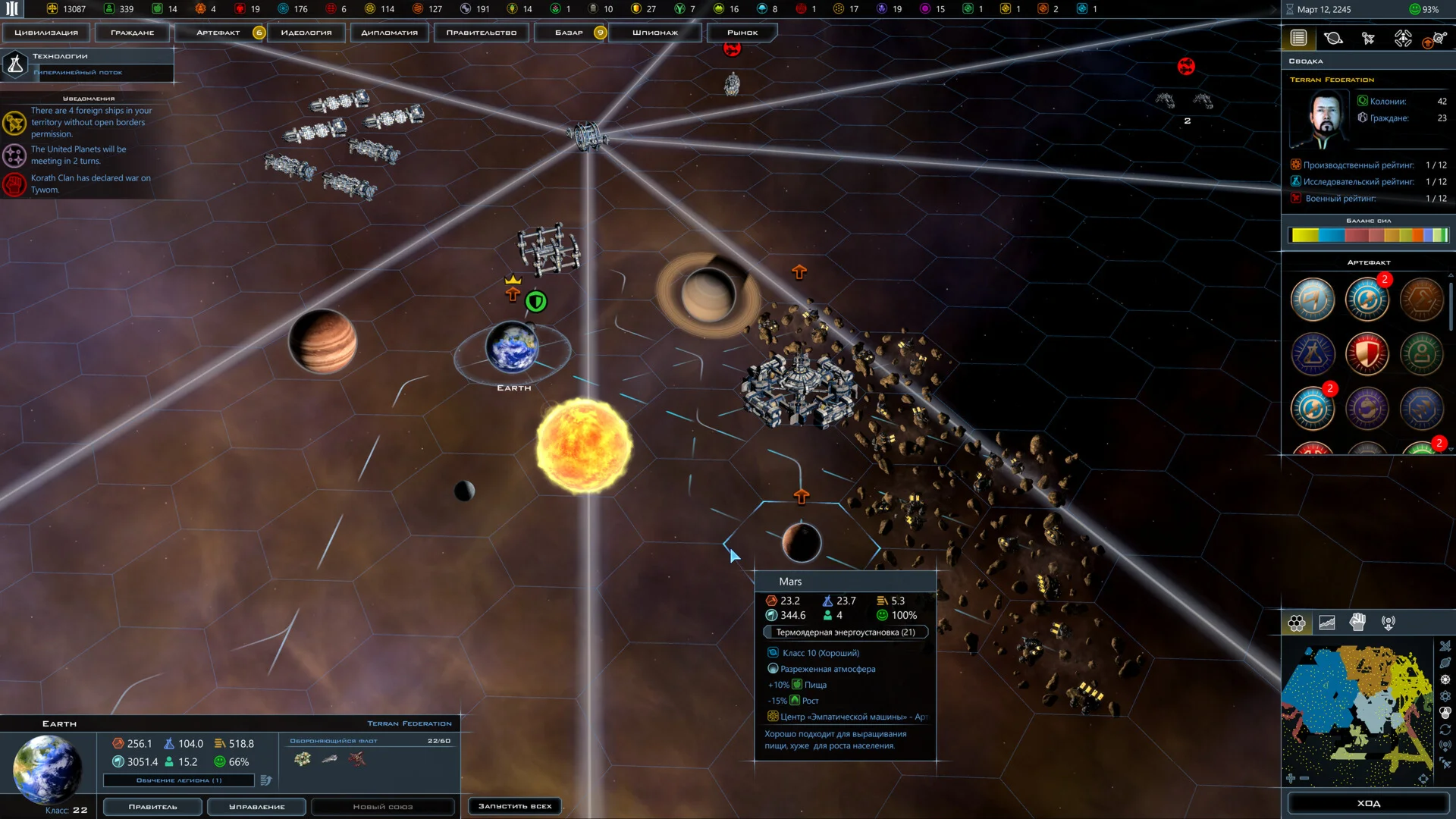
Task: Open Earth's Управление screen
Action: [x=256, y=807]
